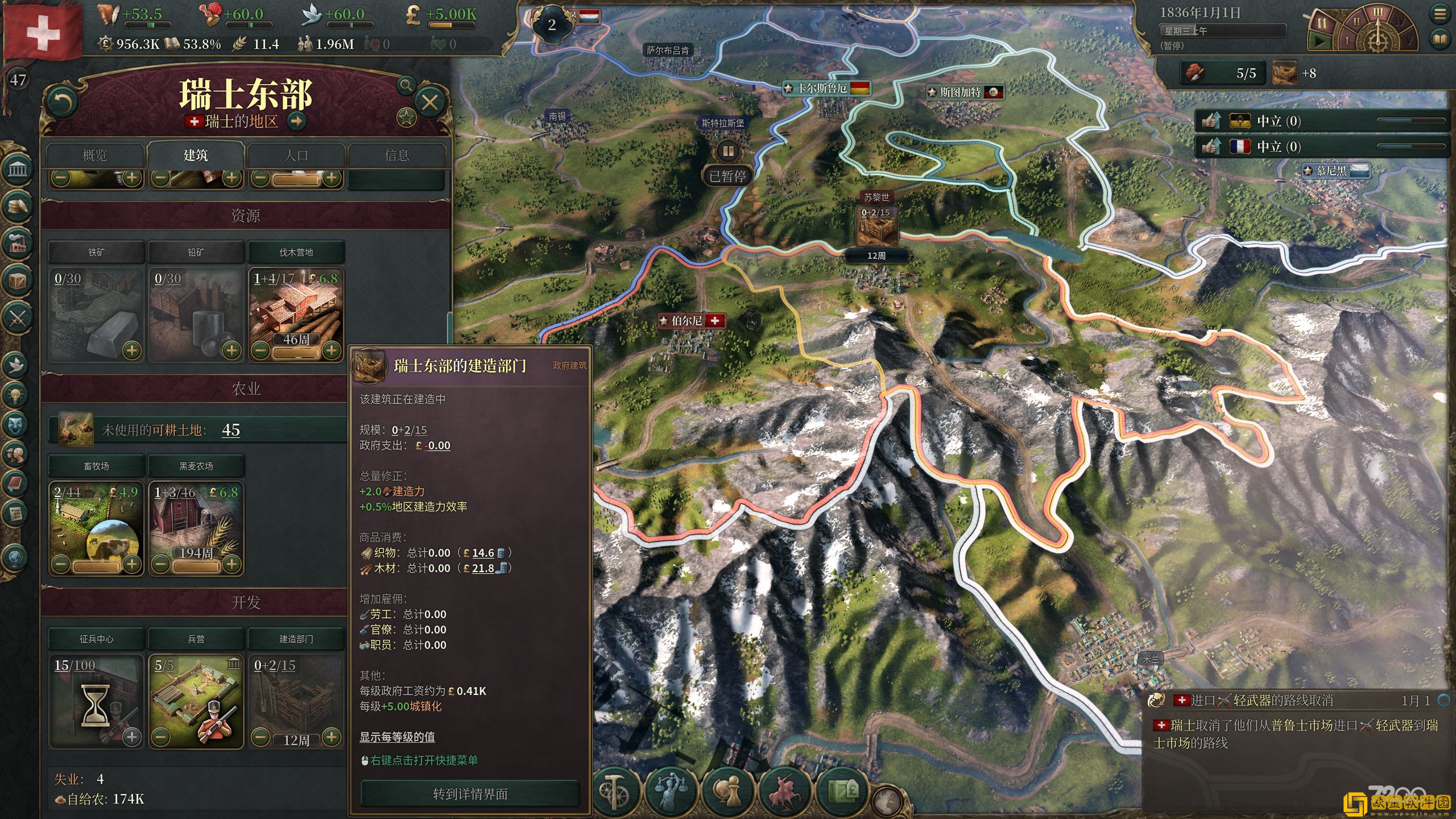This screenshot has width=1456, height=819.
Task: Reduce 畜牧场 level with minus button
Action: 61,564
